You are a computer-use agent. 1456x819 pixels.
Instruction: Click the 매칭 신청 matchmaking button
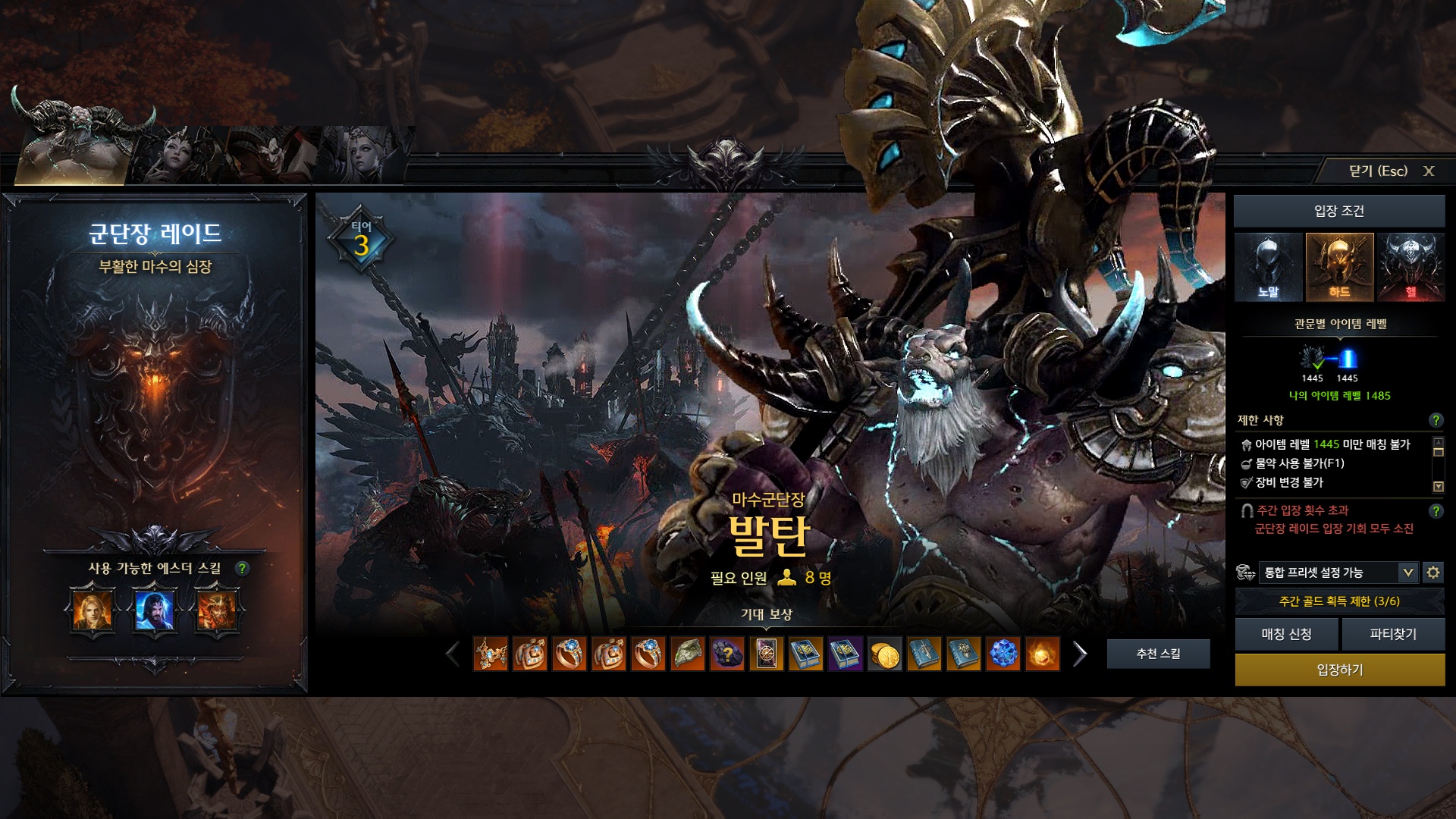click(1286, 634)
